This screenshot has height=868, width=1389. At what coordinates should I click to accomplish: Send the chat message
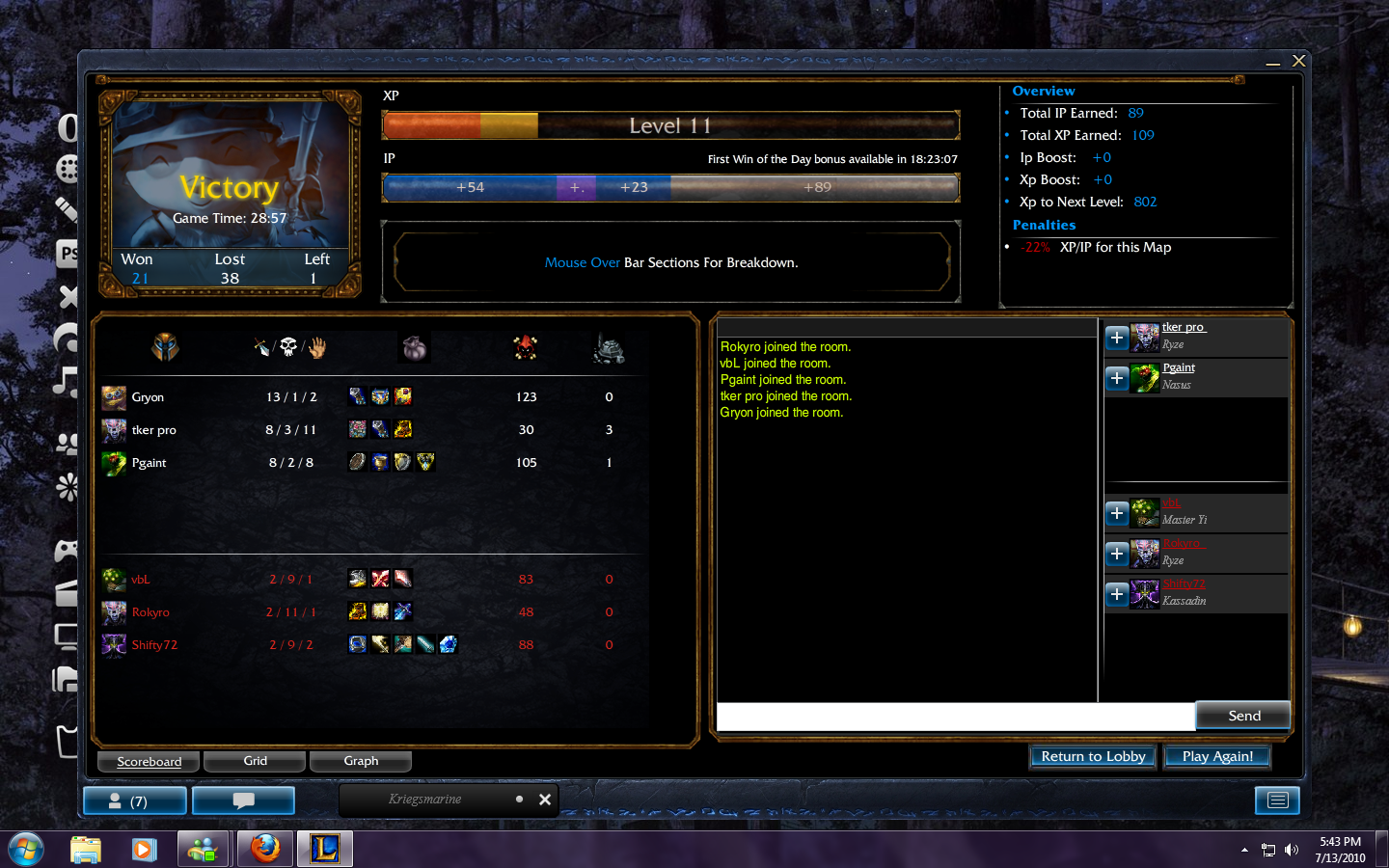(x=1243, y=716)
